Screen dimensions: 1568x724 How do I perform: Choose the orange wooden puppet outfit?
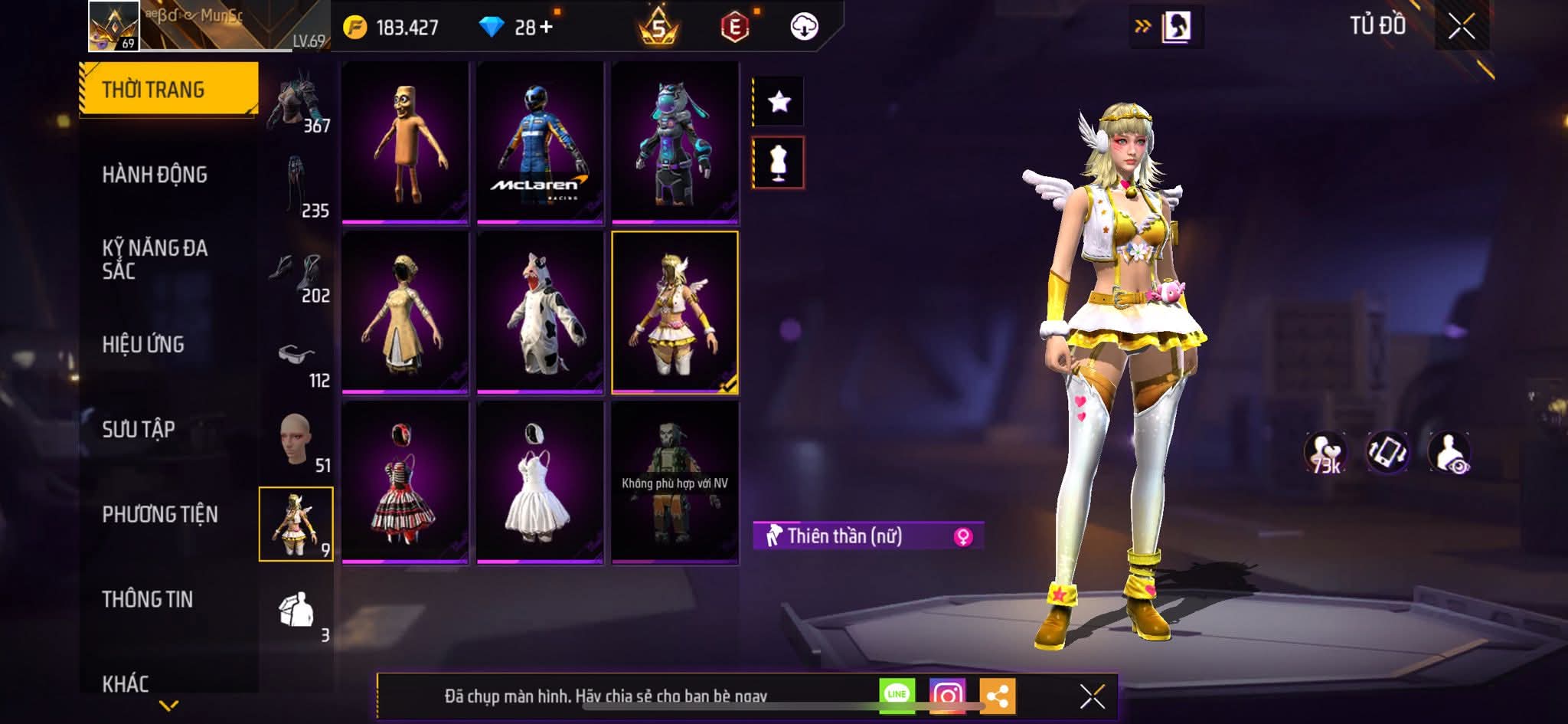point(404,143)
